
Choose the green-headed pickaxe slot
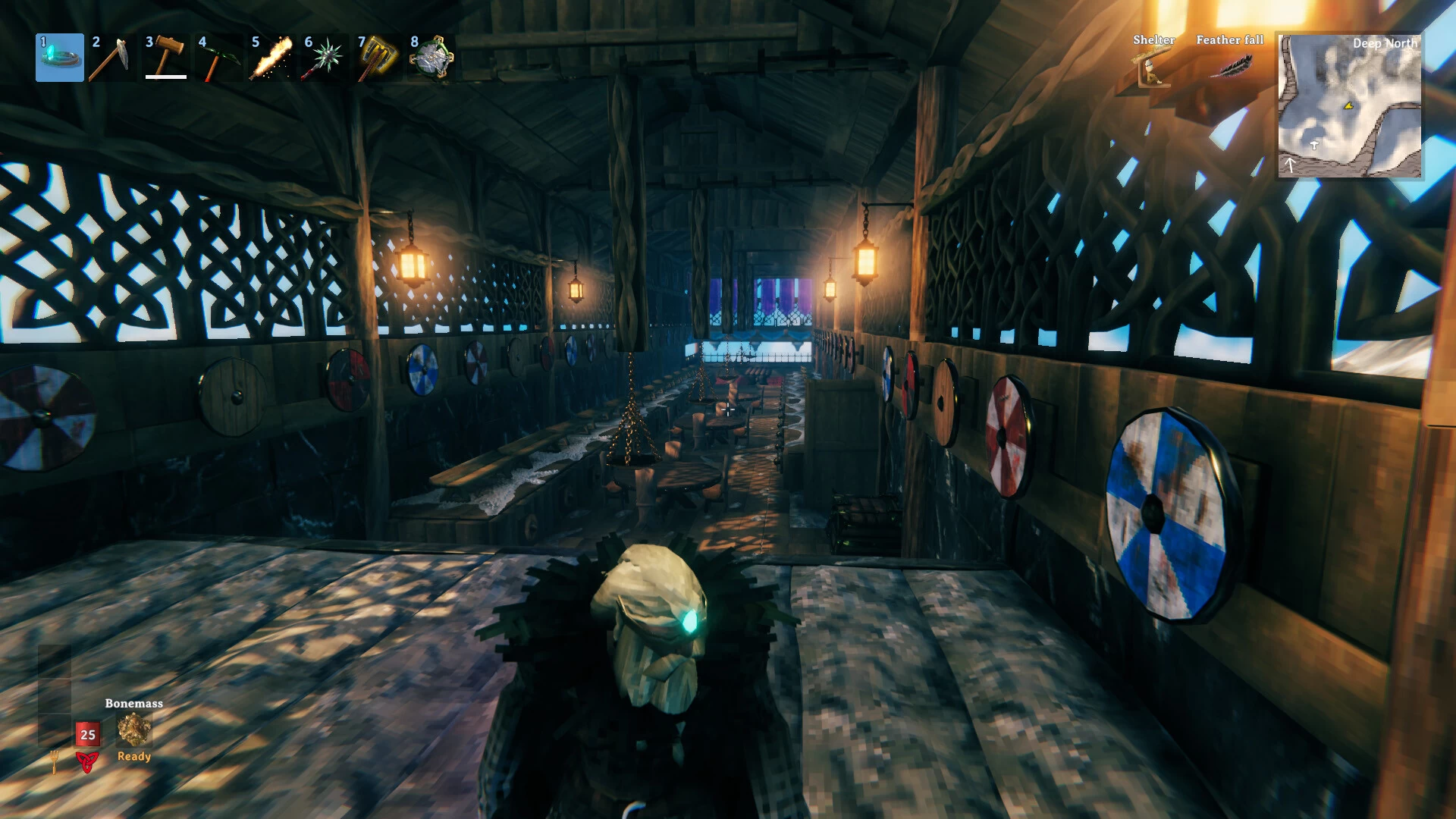pos(218,58)
